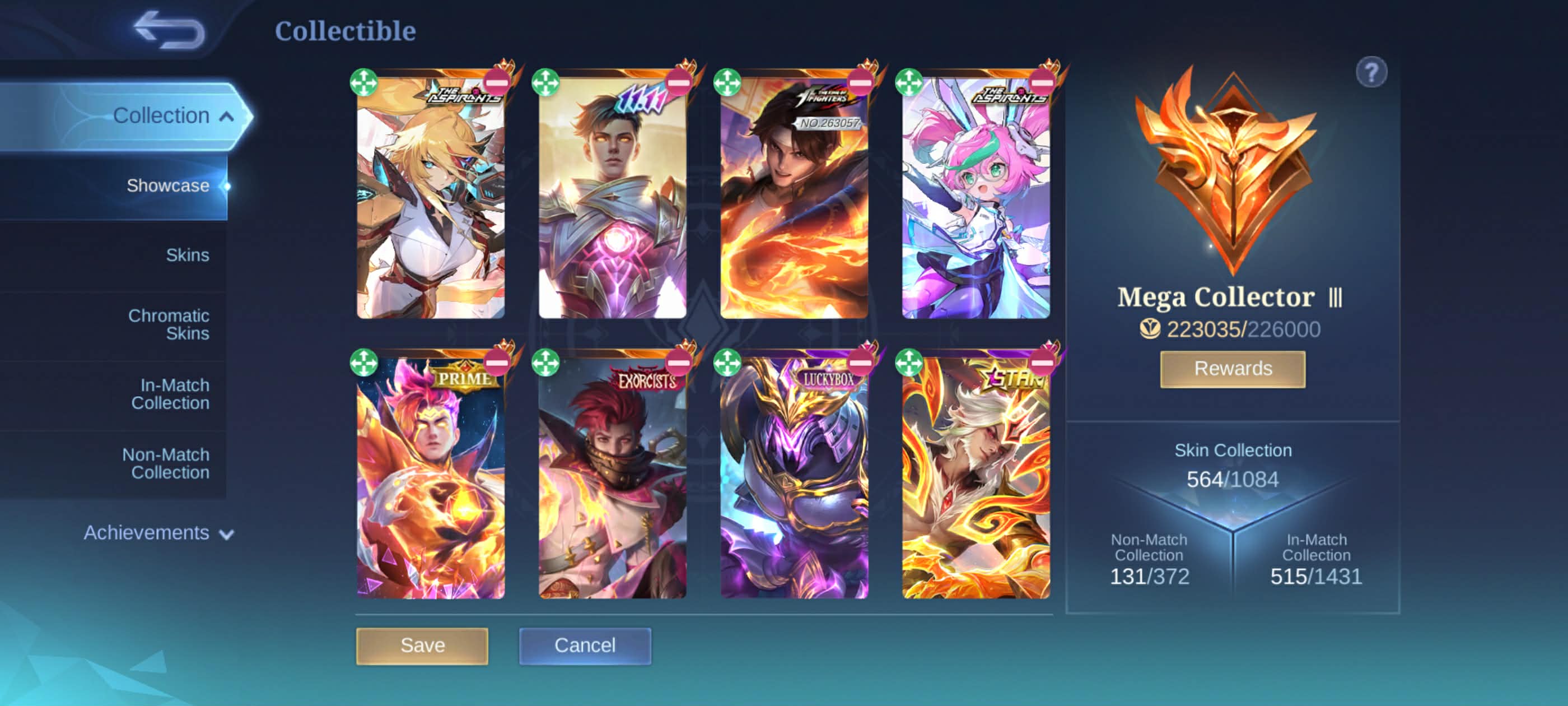Collapse the Collection menu section
The image size is (1568, 706).
pyautogui.click(x=226, y=116)
